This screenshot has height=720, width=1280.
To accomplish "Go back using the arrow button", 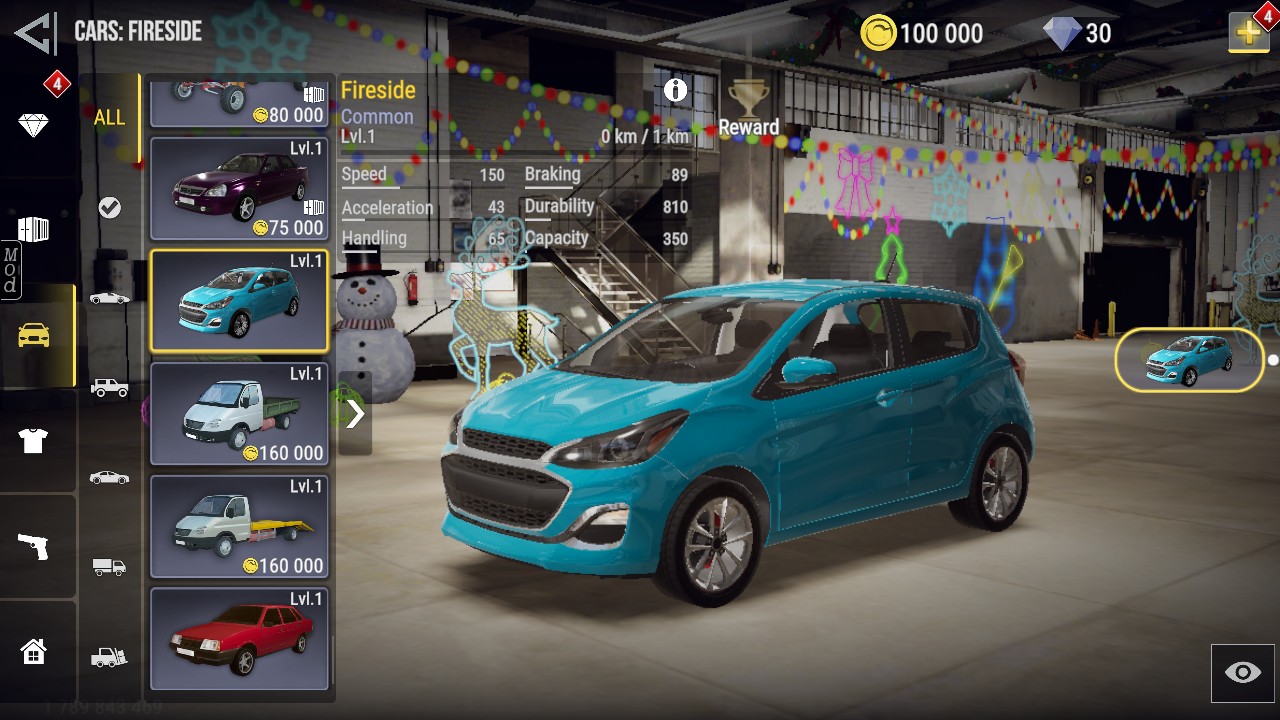I will [x=36, y=32].
